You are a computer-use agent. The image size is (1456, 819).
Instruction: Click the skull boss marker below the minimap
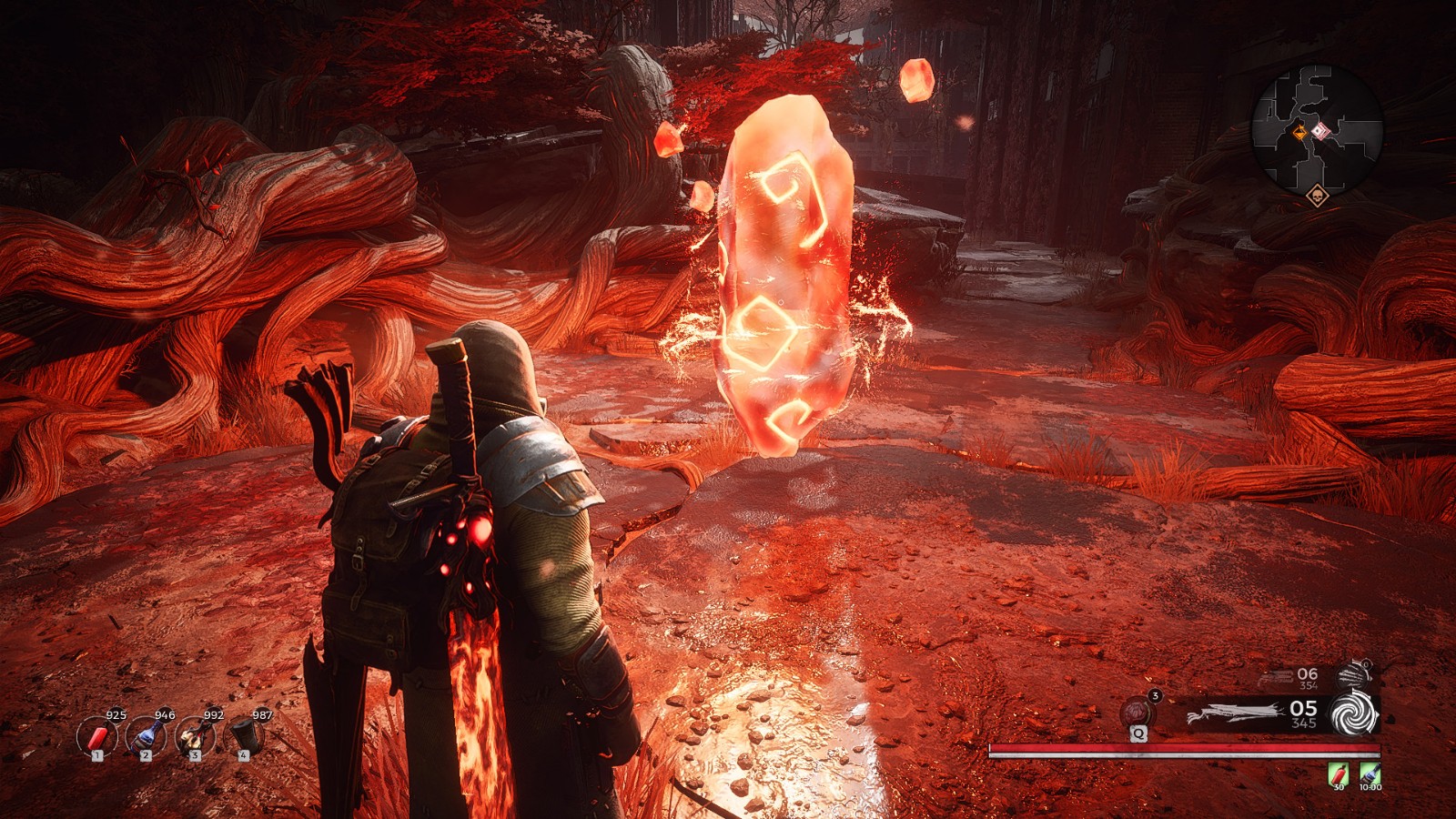[x=1317, y=195]
